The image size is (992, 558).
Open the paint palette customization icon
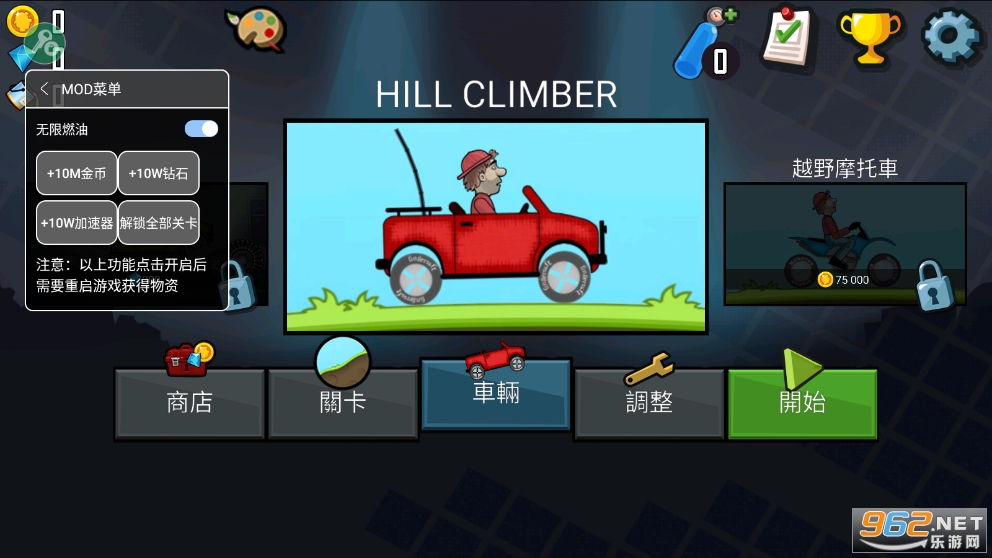(255, 28)
